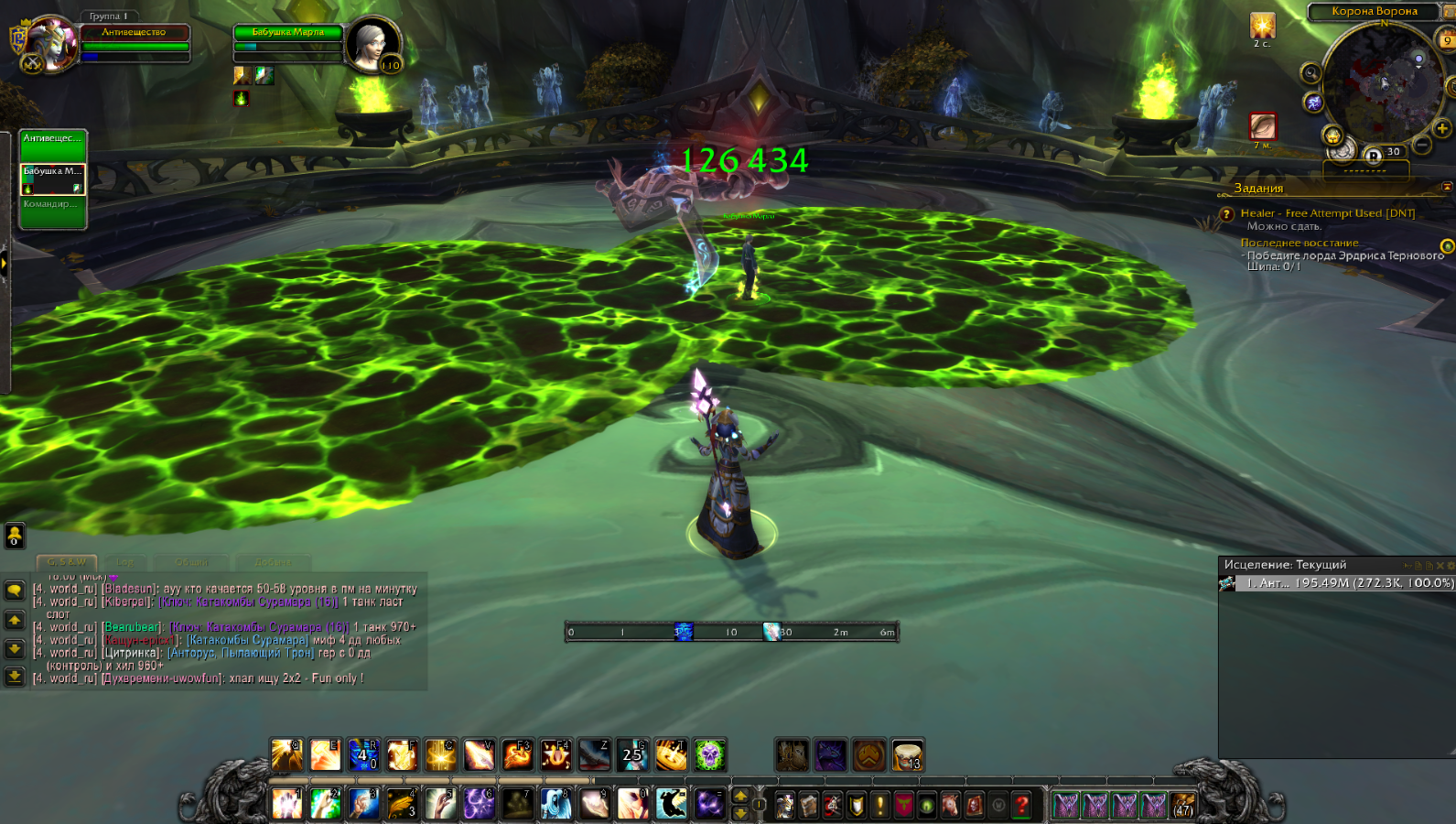Select the player portrait frame
Viewport: 1456px width, 824px height.
point(50,42)
